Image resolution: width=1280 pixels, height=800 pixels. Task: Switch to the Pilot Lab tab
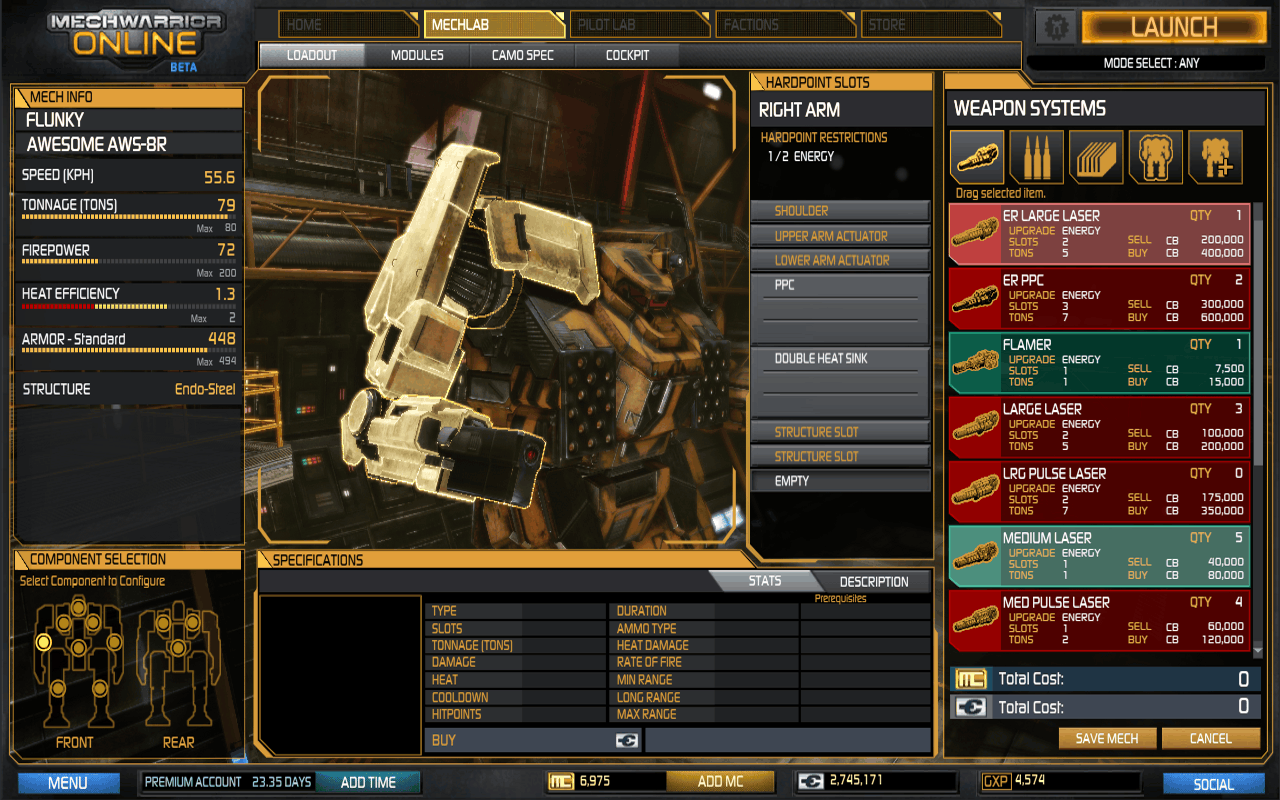pos(642,24)
